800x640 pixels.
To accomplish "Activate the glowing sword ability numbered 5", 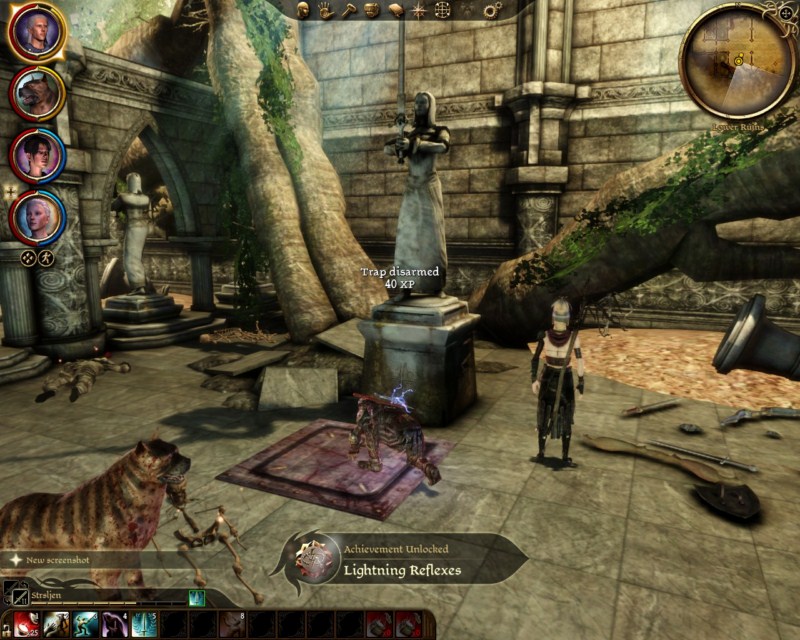I will point(144,625).
